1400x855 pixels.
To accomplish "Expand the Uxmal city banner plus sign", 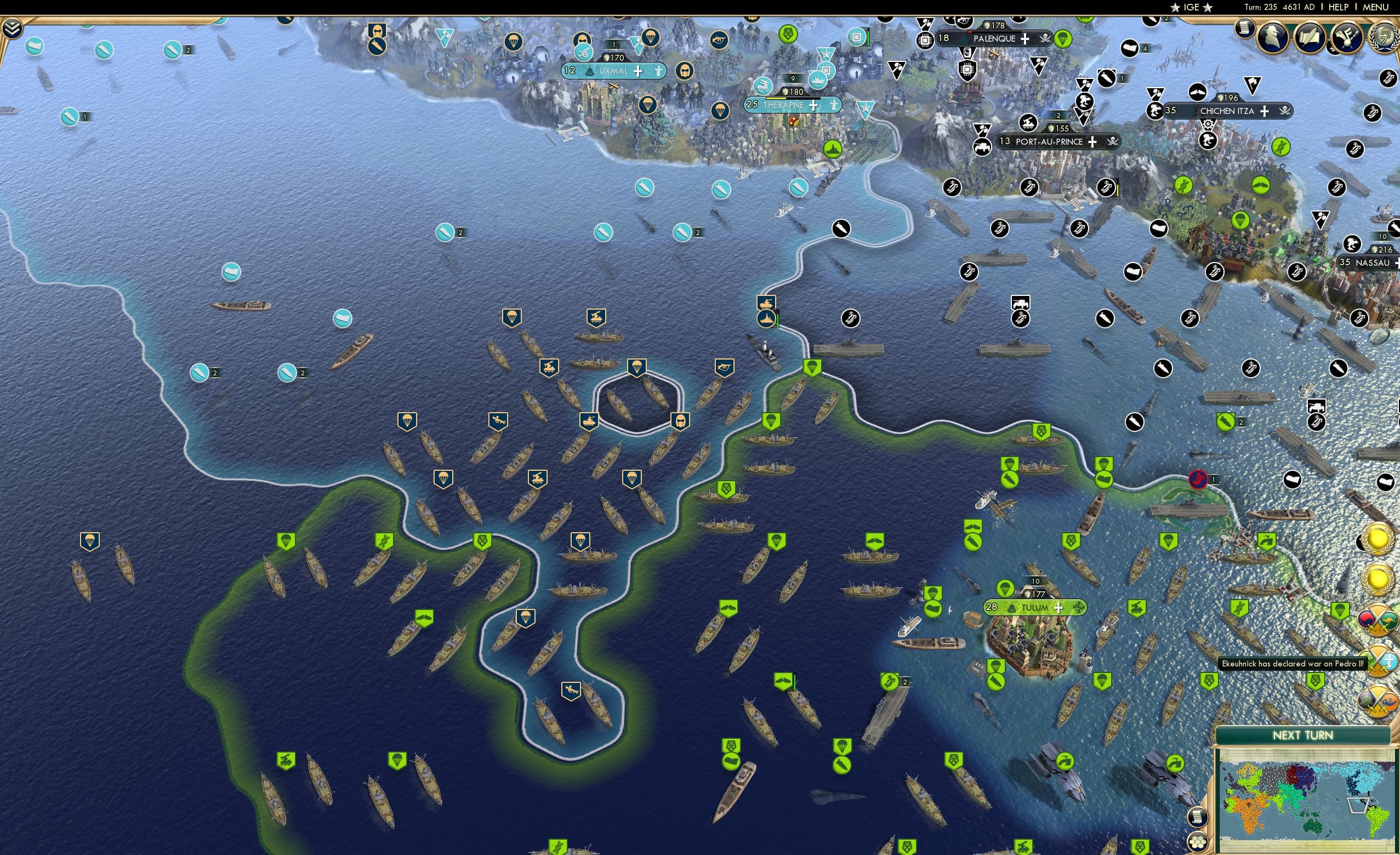I will [x=638, y=72].
